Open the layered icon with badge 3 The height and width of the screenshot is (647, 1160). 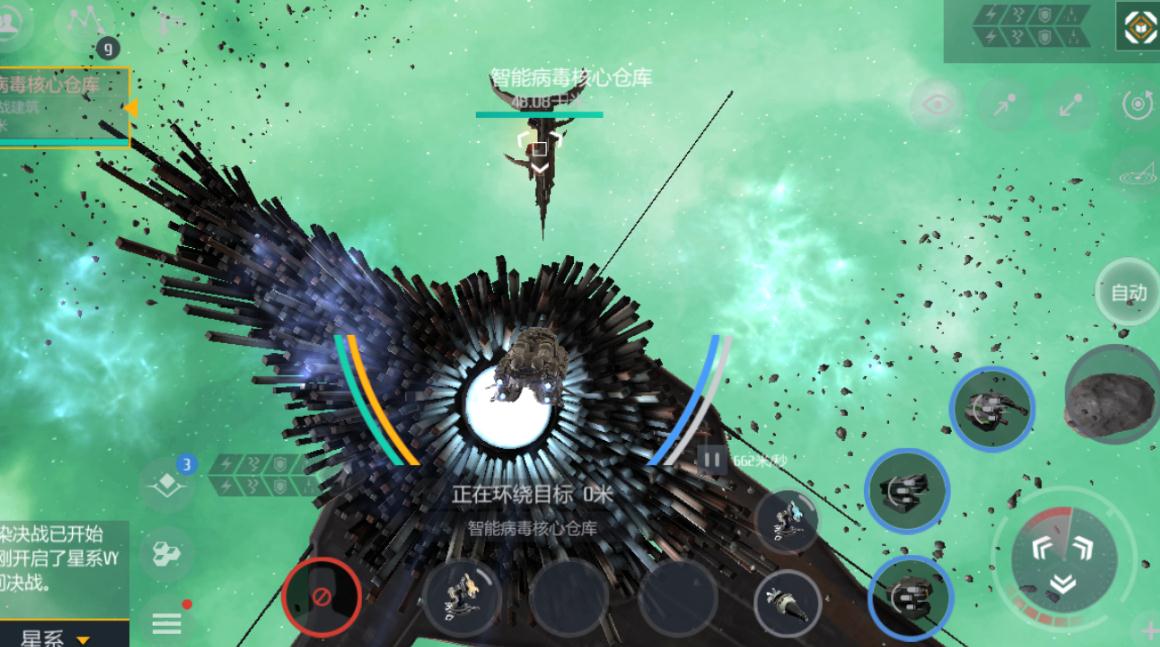167,483
